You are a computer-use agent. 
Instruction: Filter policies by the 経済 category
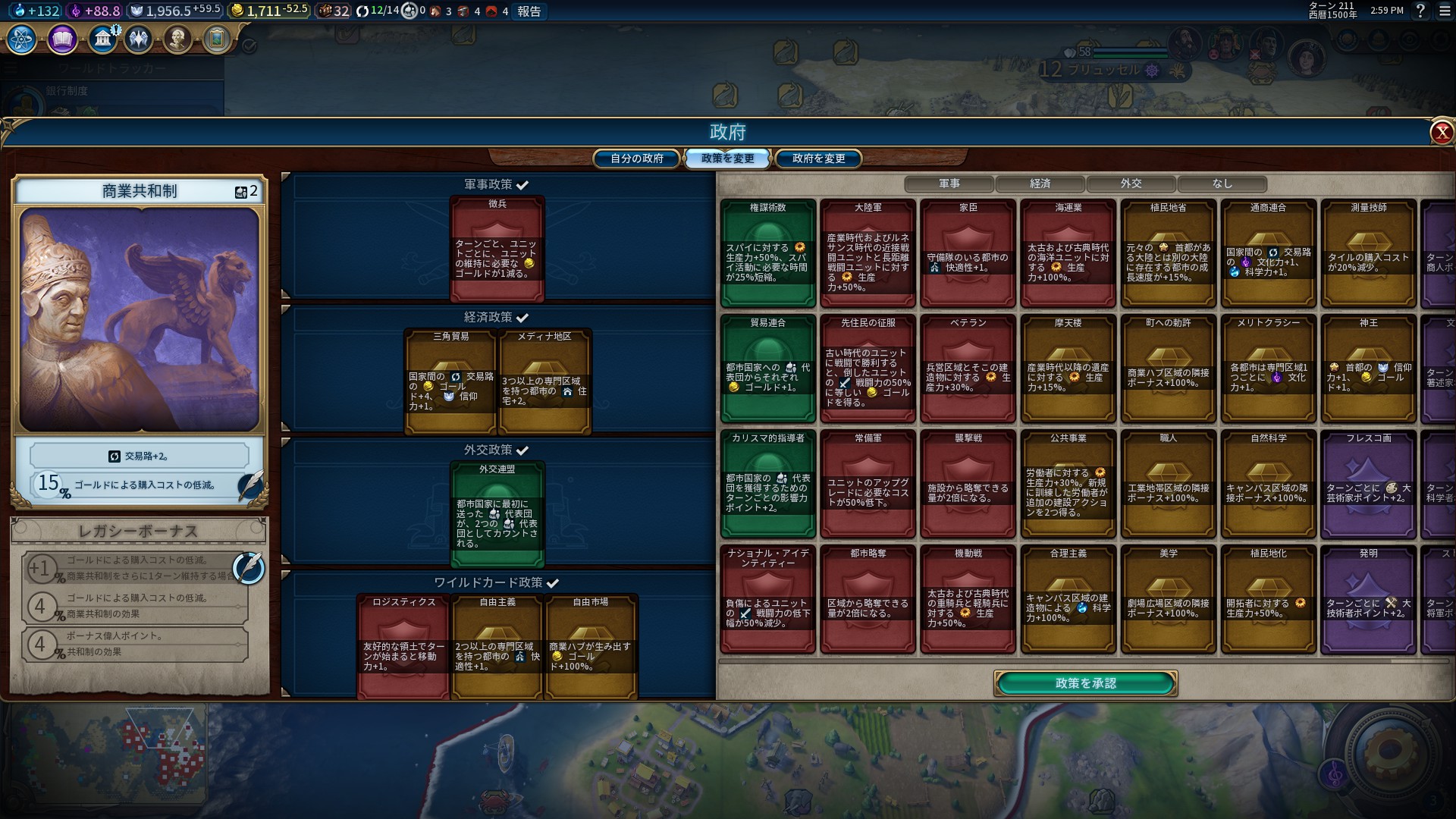click(x=1040, y=184)
